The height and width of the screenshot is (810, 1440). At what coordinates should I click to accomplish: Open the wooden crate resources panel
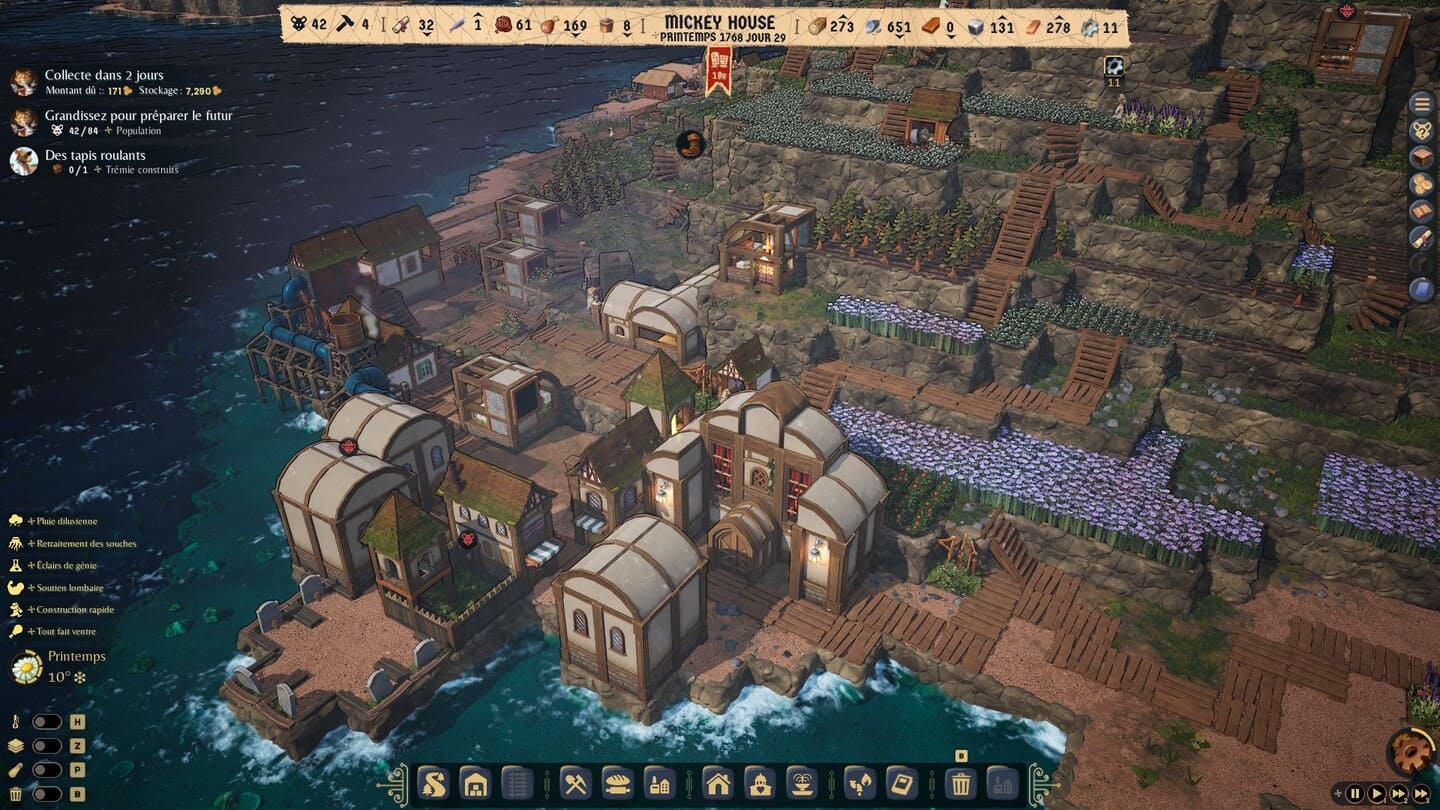(1421, 157)
